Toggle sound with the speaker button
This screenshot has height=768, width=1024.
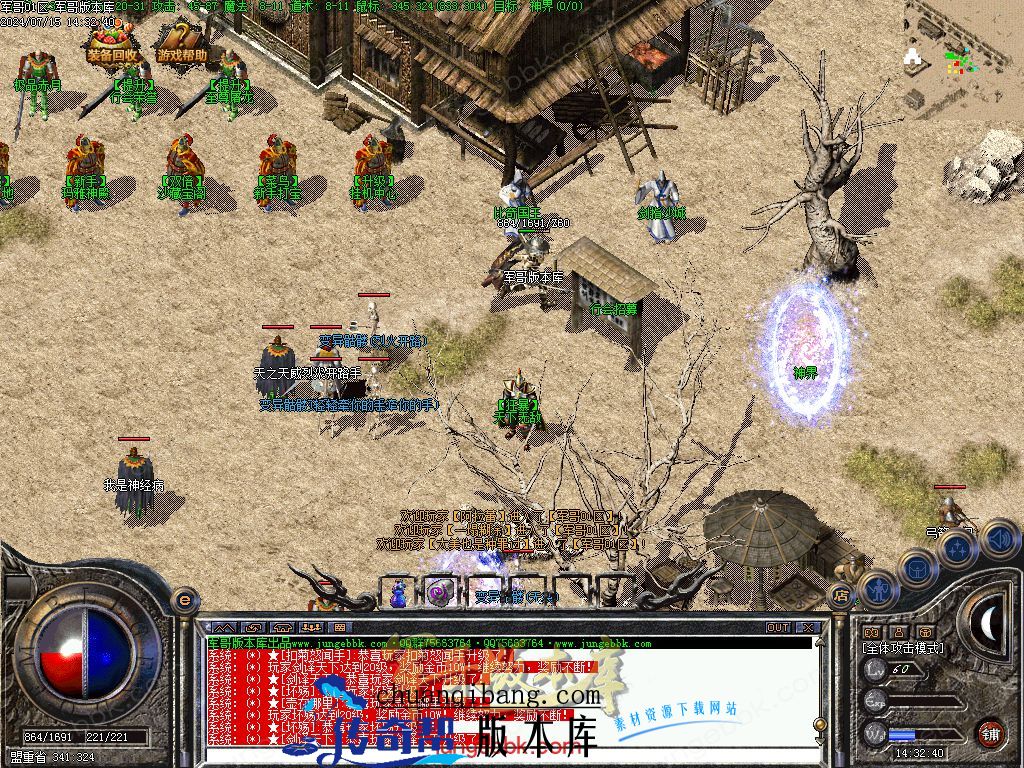tap(999, 539)
